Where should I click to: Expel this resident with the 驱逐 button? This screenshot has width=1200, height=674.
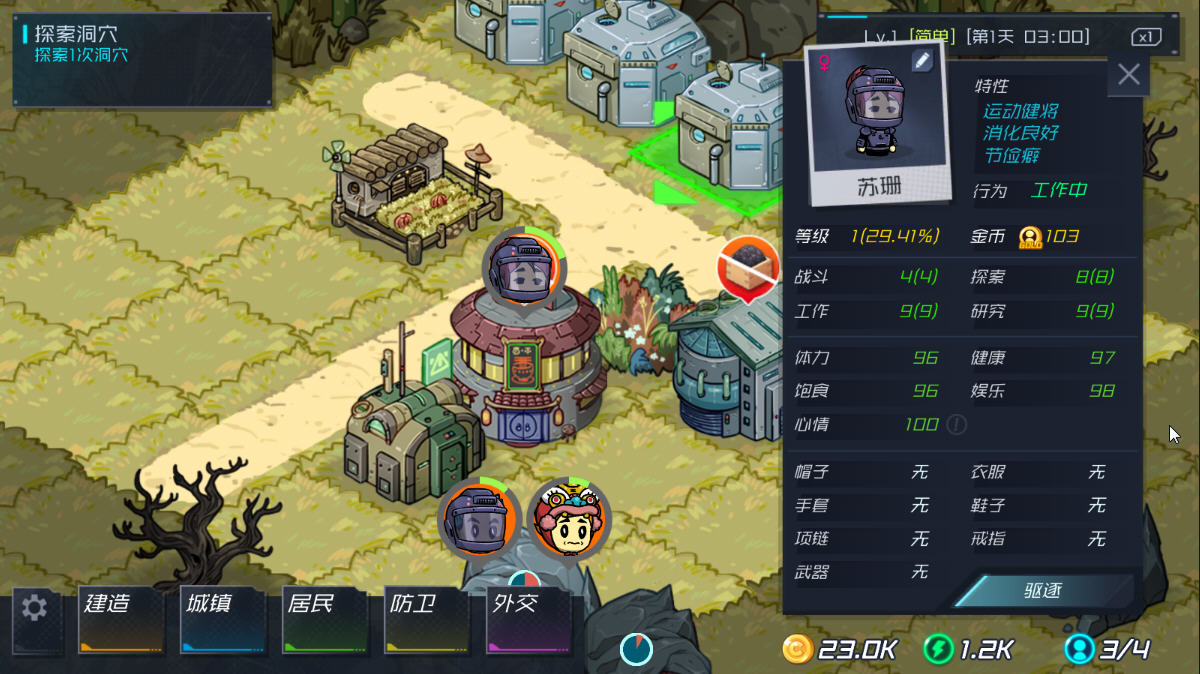pyautogui.click(x=1042, y=591)
